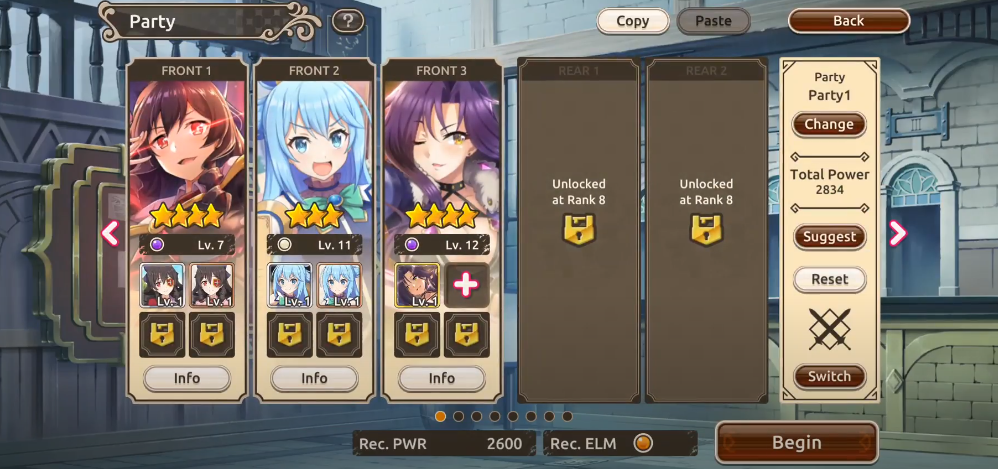998x469 pixels.
Task: Show next party with right arrow
Action: click(x=897, y=233)
